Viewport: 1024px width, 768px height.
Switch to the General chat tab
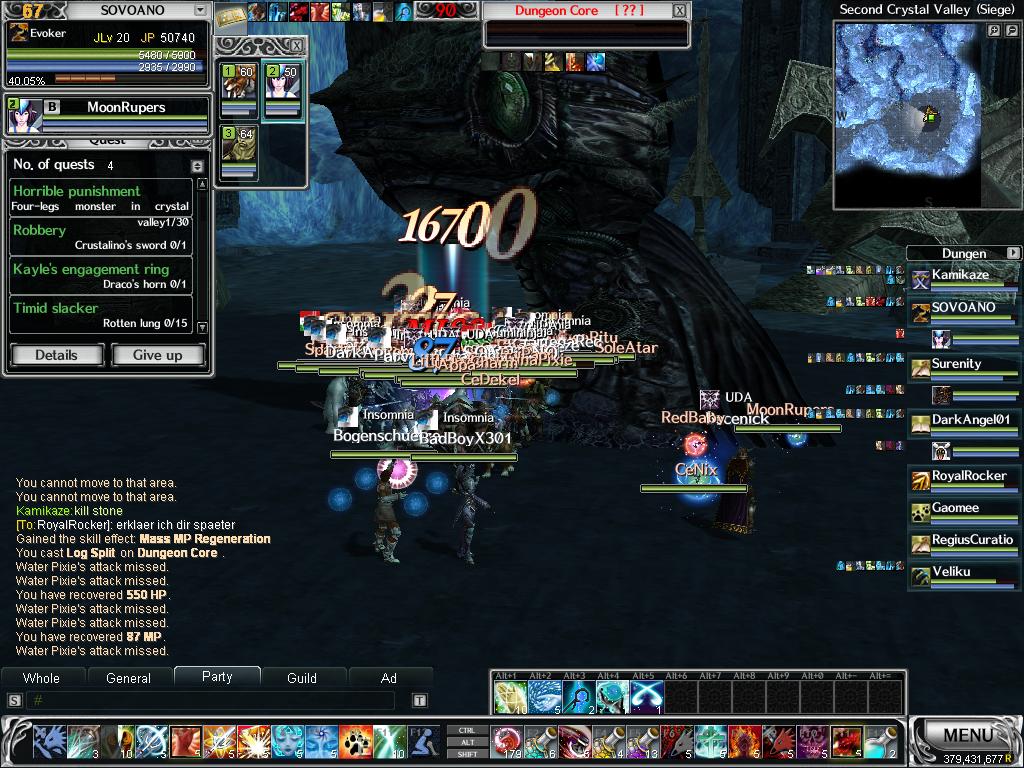pos(128,678)
